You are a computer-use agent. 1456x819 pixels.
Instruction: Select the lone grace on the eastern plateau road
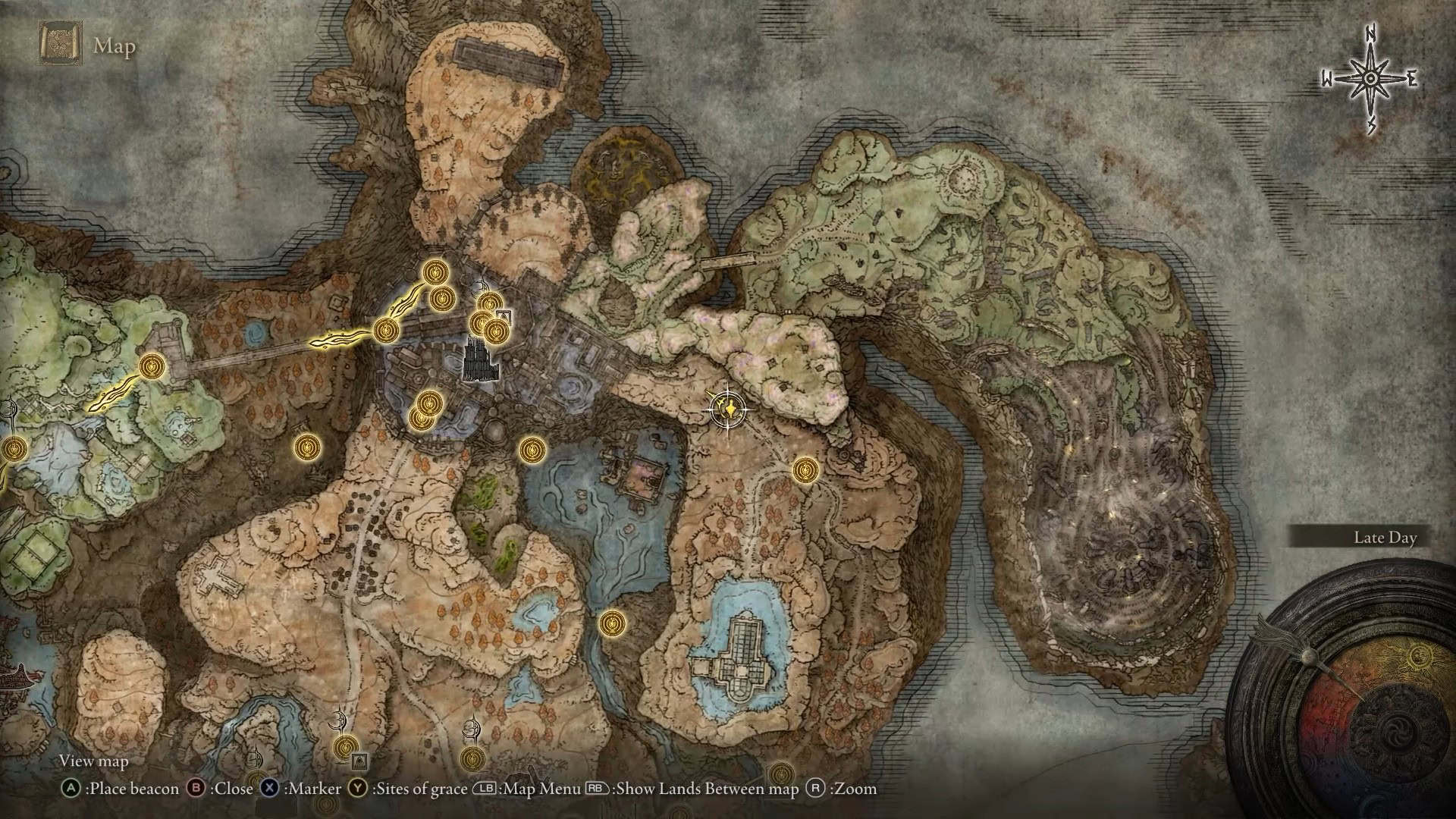click(805, 470)
